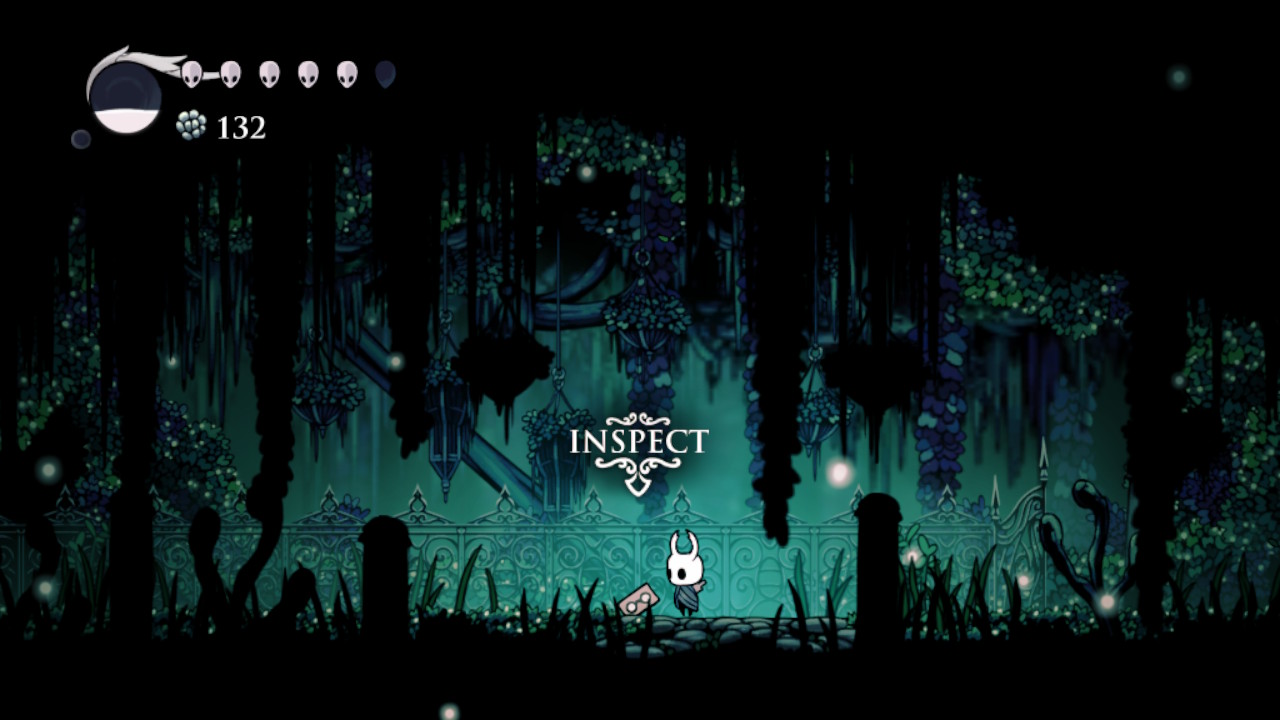Viewport: 1280px width, 720px height.
Task: Click the Soul vessel orb in the HUD
Action: coord(126,95)
